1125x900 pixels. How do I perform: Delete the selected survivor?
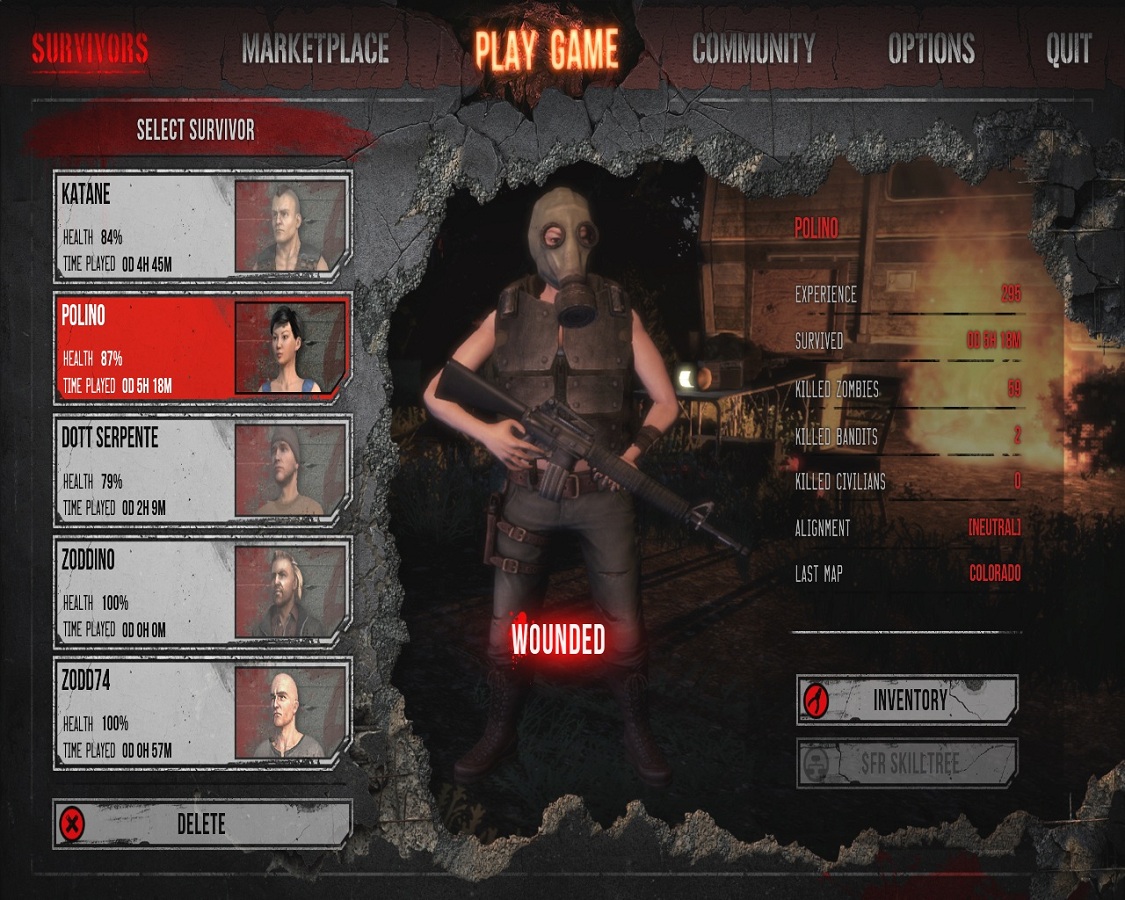click(x=203, y=825)
